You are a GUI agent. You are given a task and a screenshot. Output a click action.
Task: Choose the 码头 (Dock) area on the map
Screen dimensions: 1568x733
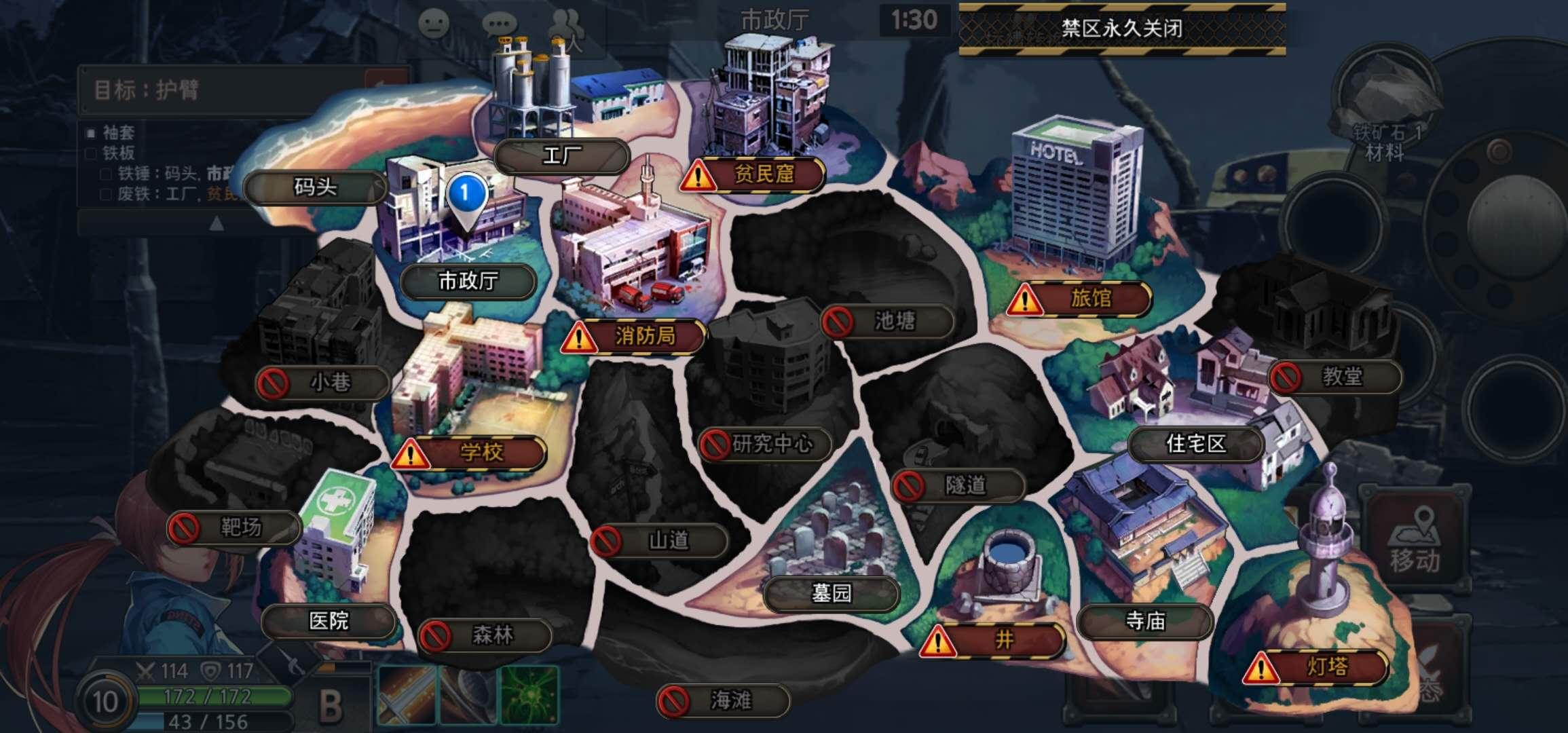[315, 187]
